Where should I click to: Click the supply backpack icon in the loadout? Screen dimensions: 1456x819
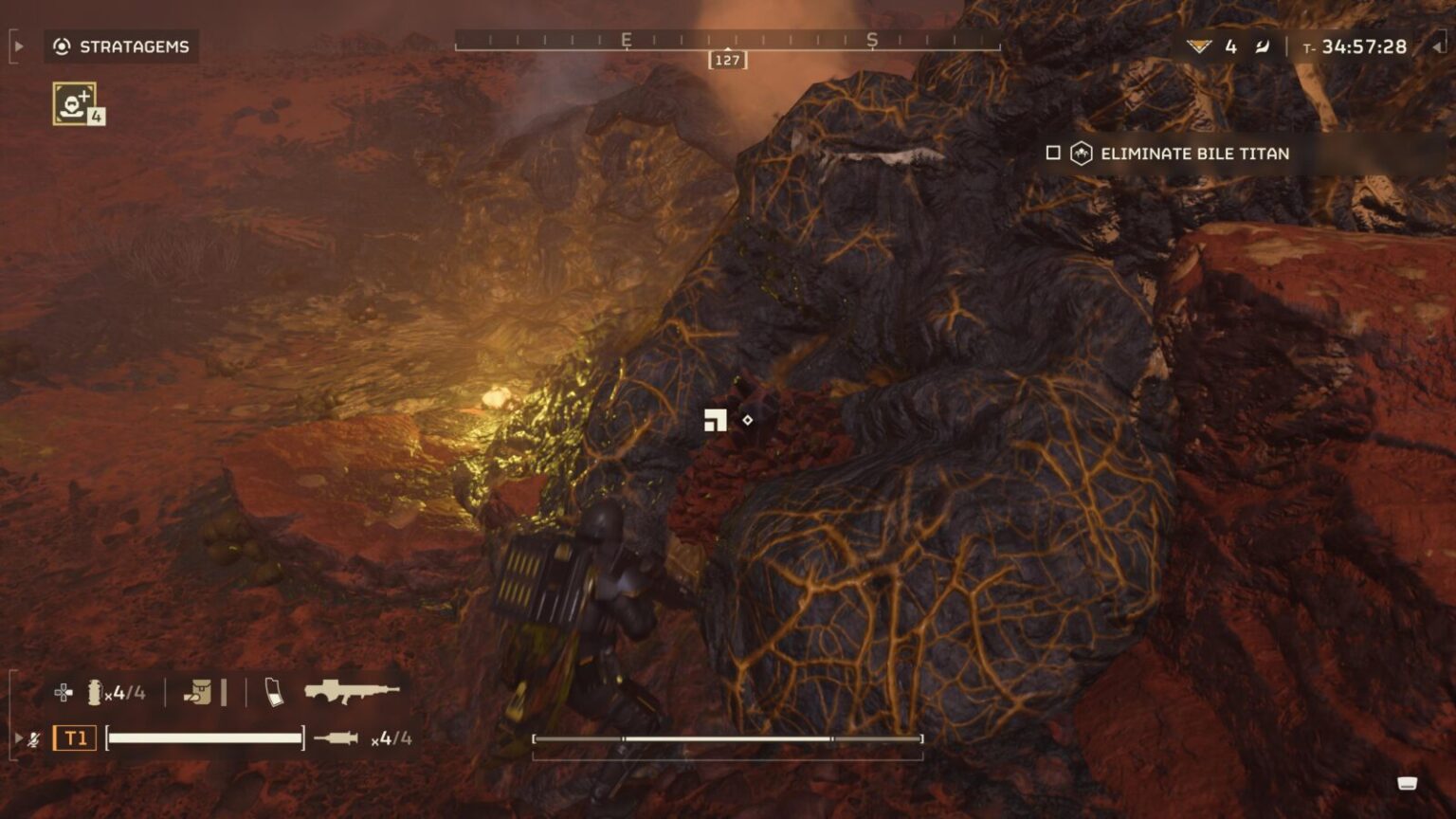(x=199, y=691)
